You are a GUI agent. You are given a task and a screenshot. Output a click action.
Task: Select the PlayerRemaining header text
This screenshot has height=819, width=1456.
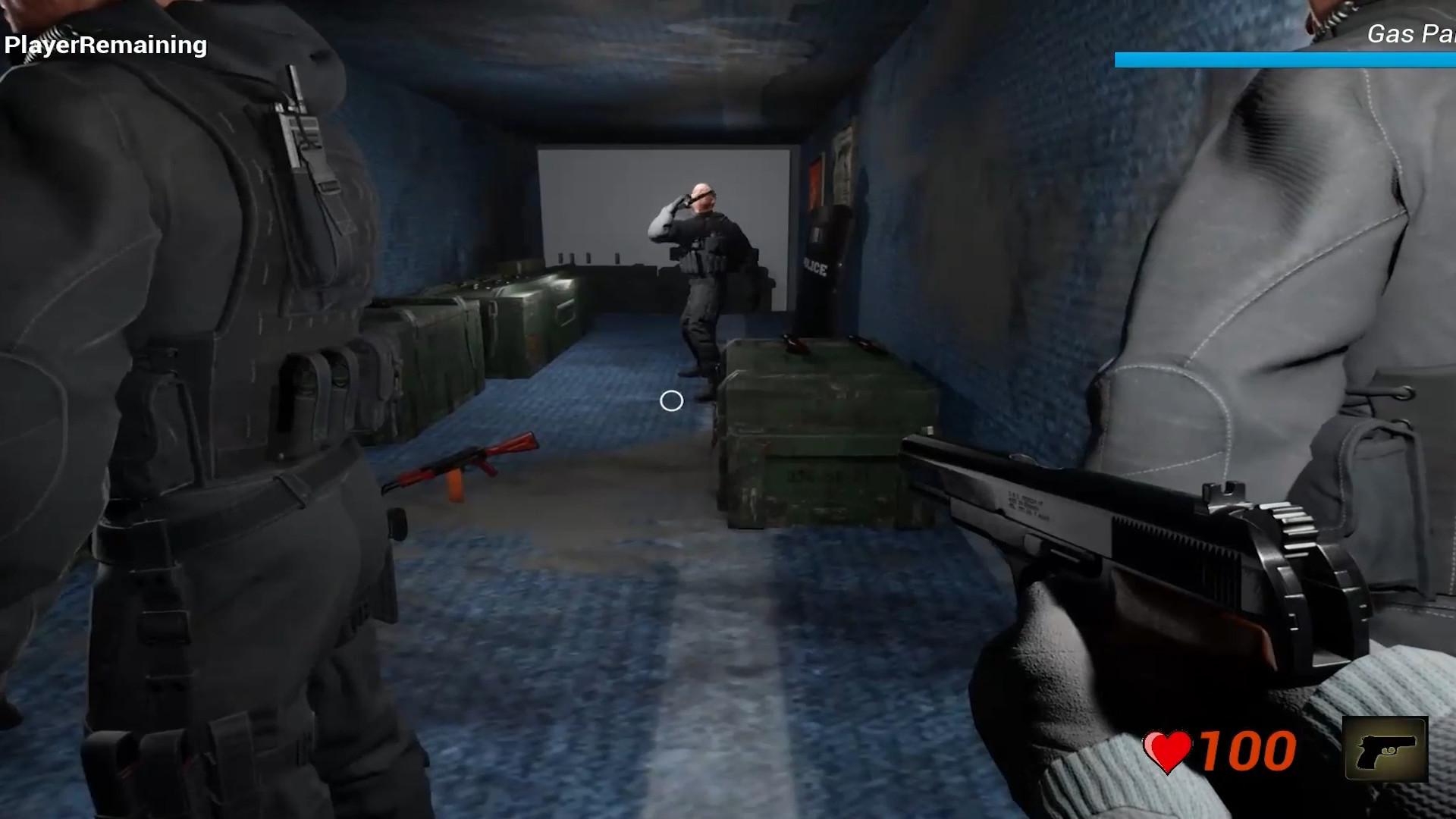106,45
